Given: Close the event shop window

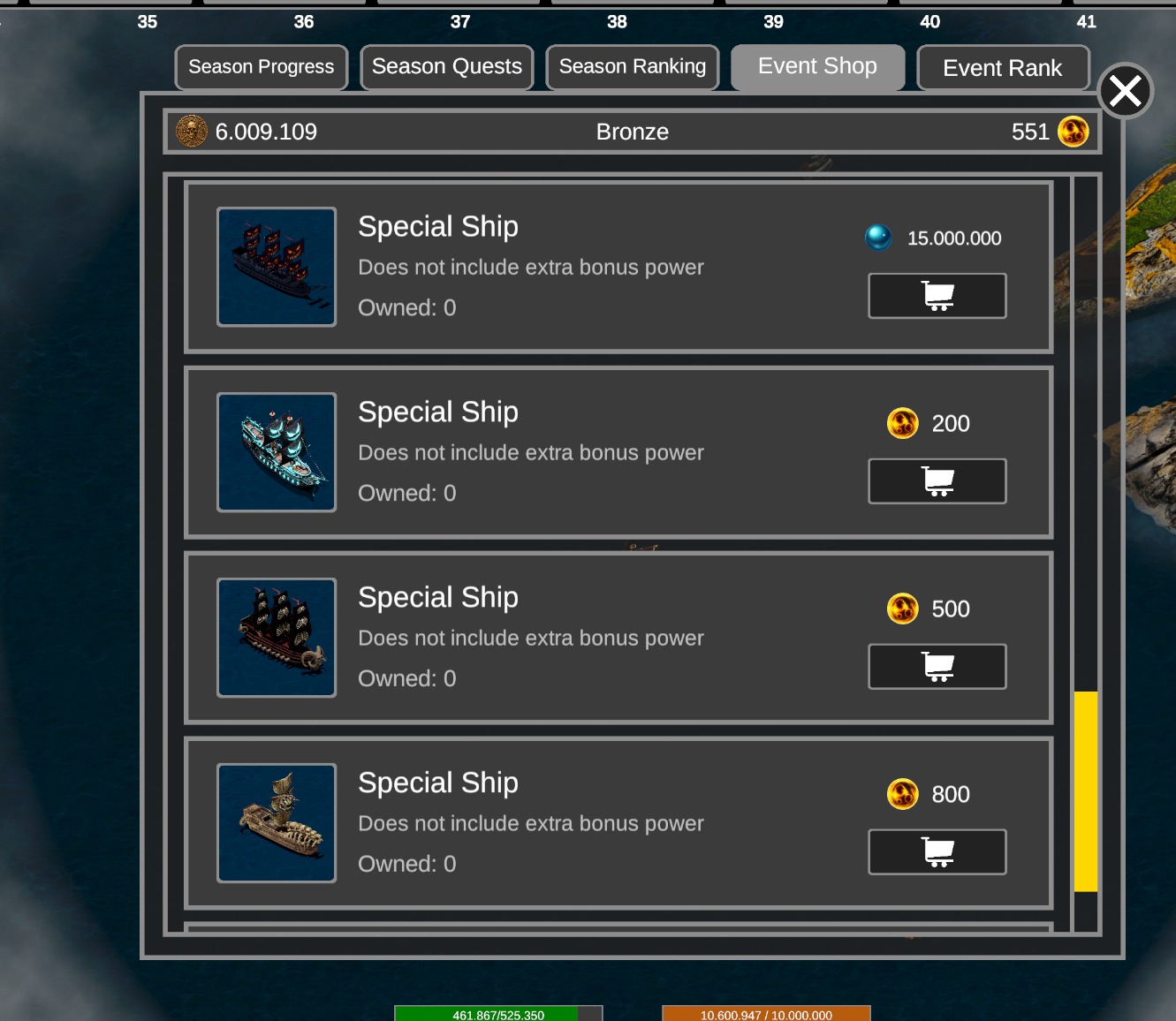Looking at the screenshot, I should (1125, 91).
